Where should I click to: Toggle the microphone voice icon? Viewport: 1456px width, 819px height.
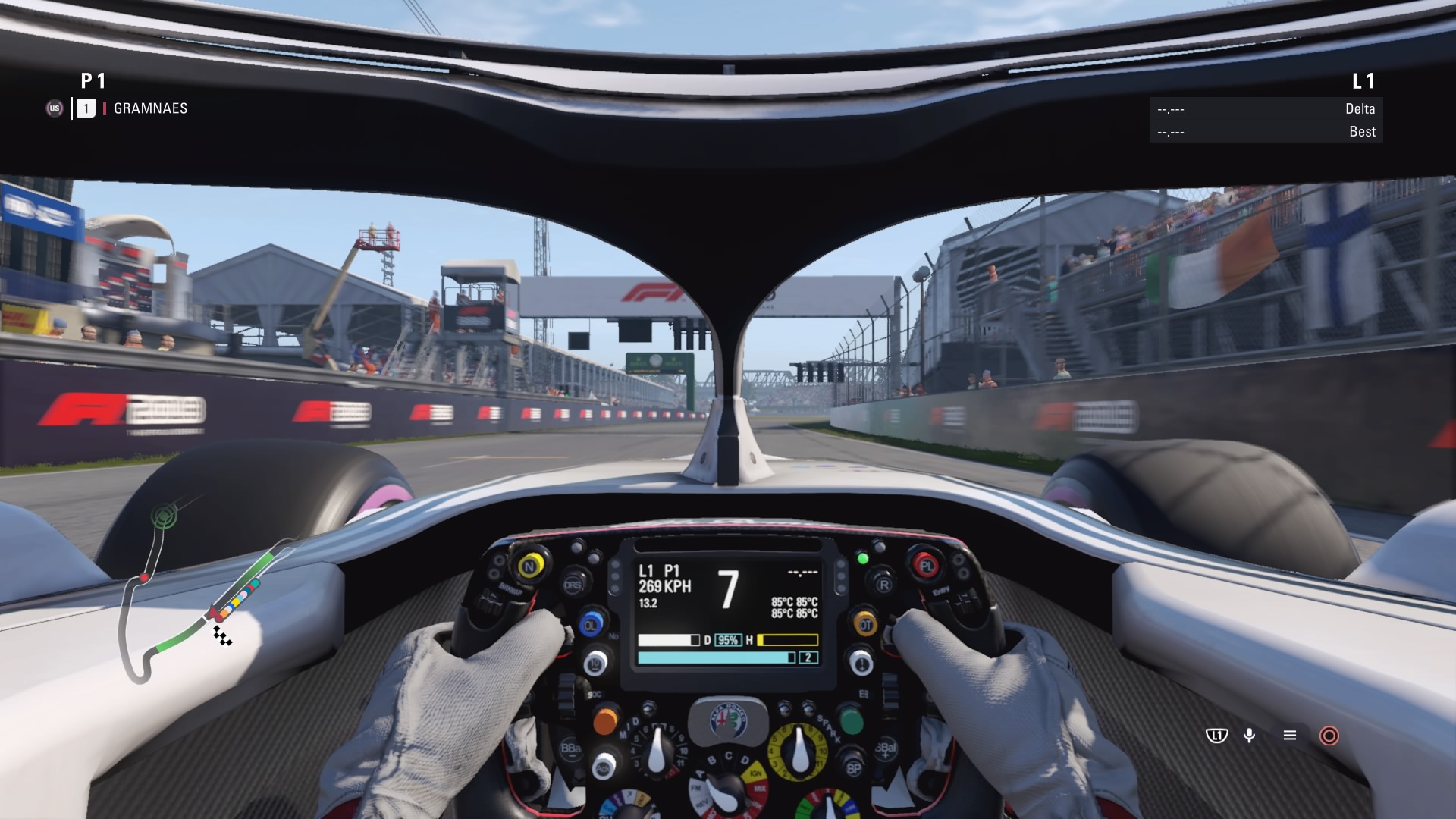(x=1250, y=736)
